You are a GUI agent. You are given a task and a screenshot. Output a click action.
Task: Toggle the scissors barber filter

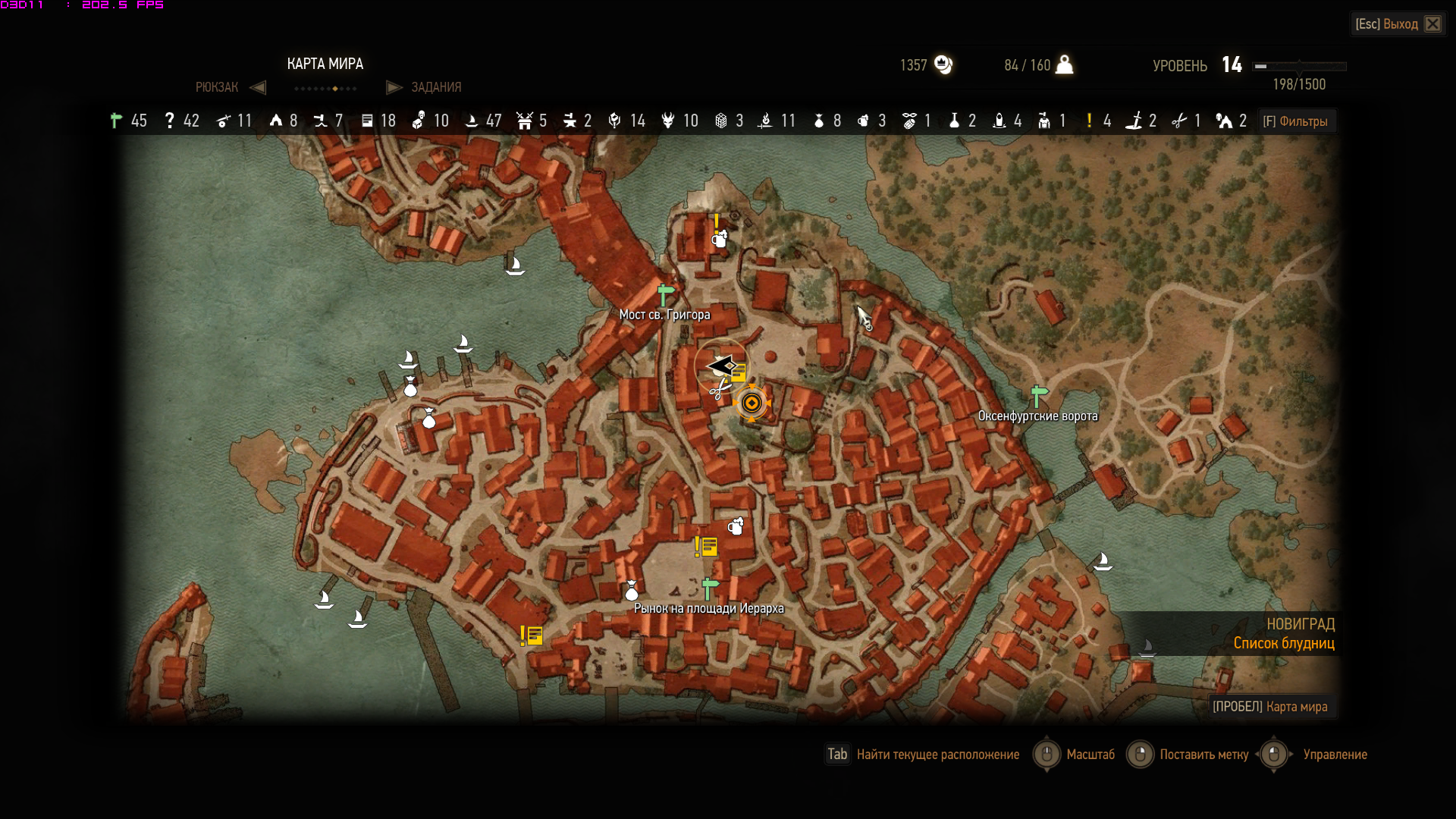1179,121
